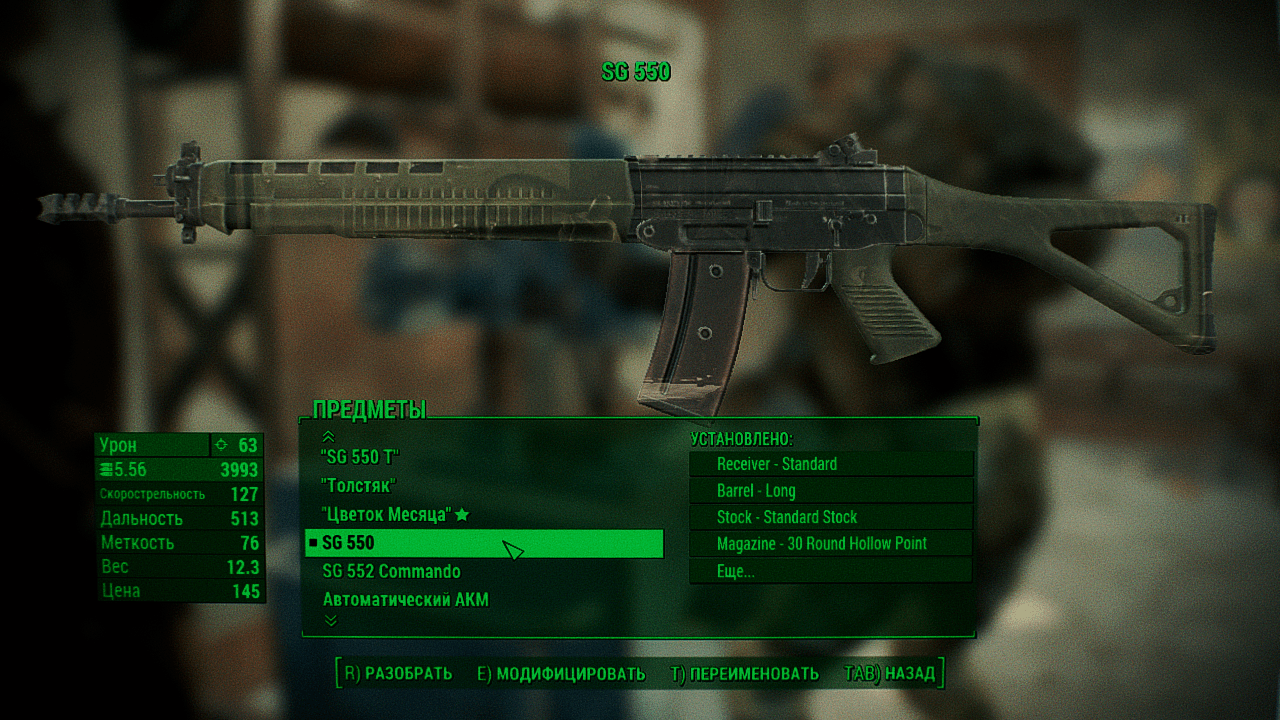Choose the Stock - Standard Stock mod
Viewport: 1280px width, 720px height.
tap(830, 517)
